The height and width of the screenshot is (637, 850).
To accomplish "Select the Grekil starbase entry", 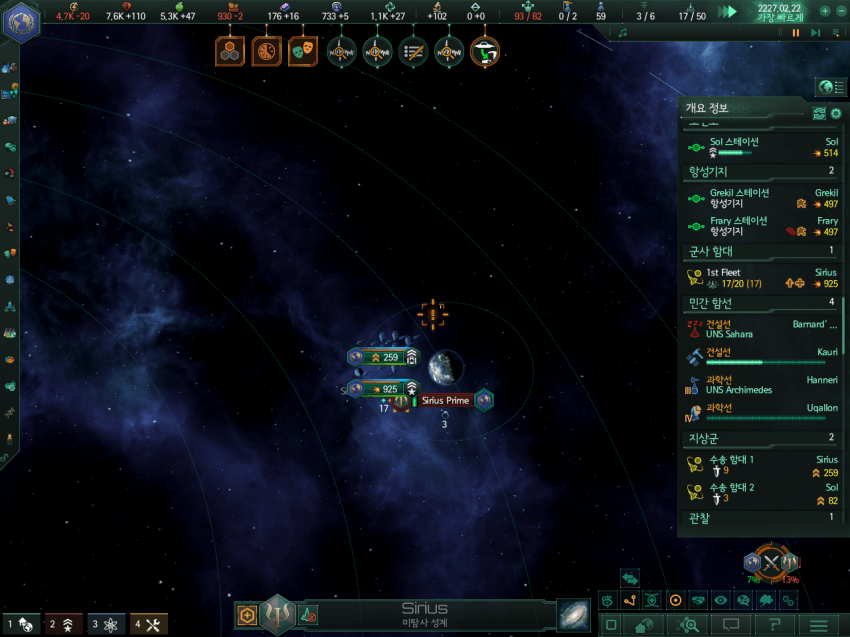I will (x=760, y=197).
